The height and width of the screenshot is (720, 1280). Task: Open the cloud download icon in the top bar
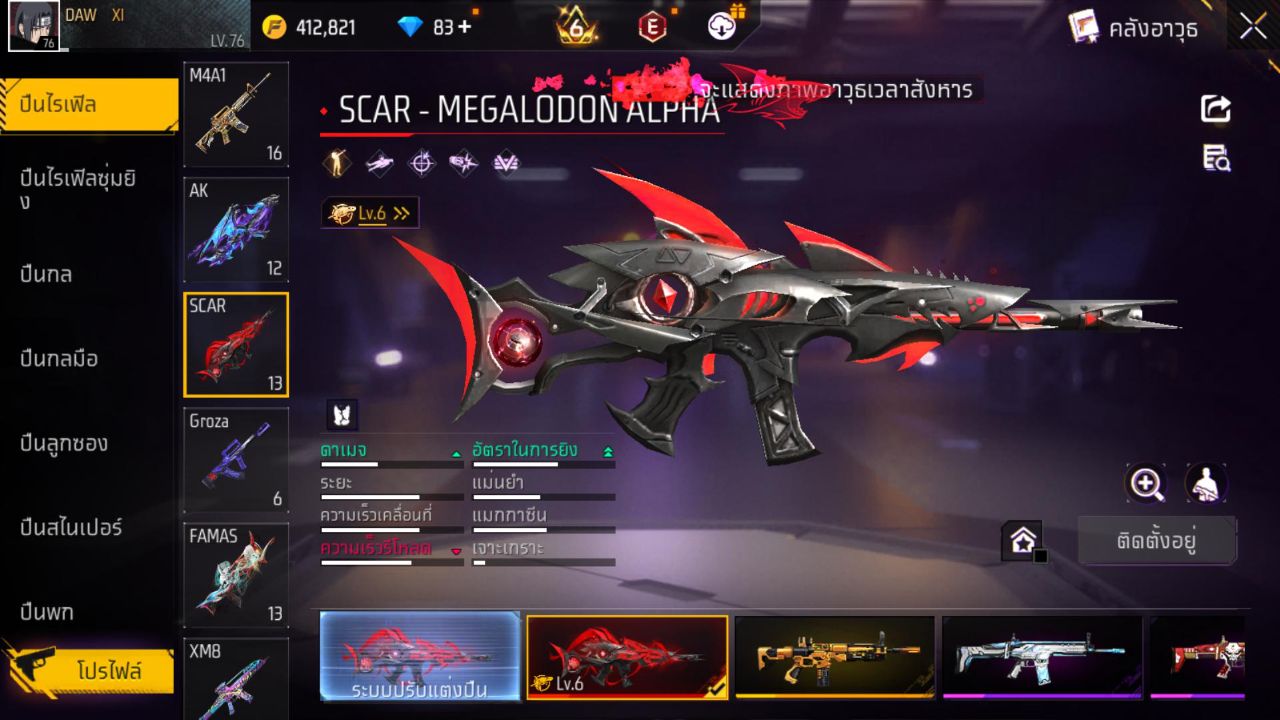pos(720,28)
